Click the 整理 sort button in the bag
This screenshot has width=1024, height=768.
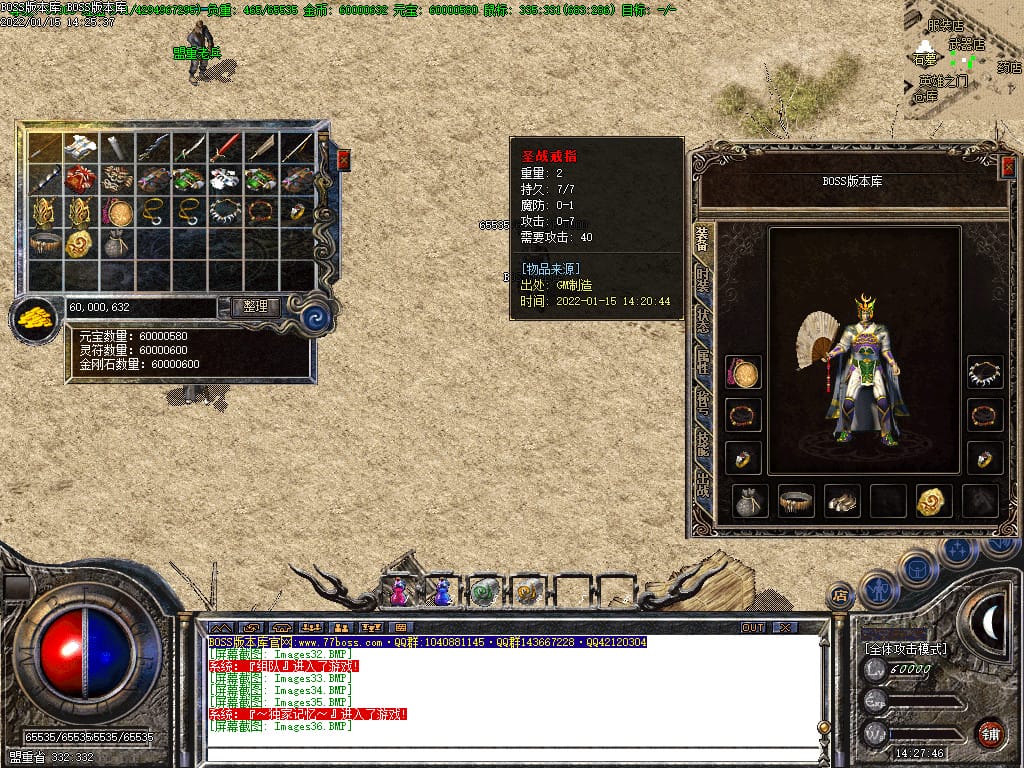click(x=255, y=307)
